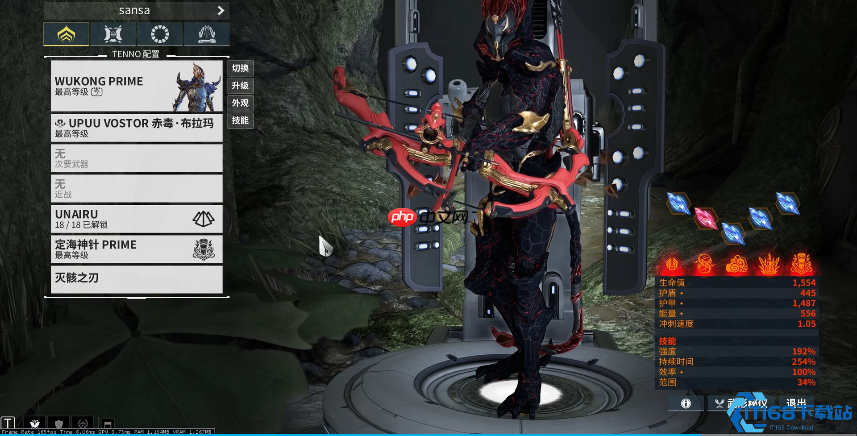The height and width of the screenshot is (436, 857).
Task: Click the 切换 (switch) button
Action: (240, 69)
